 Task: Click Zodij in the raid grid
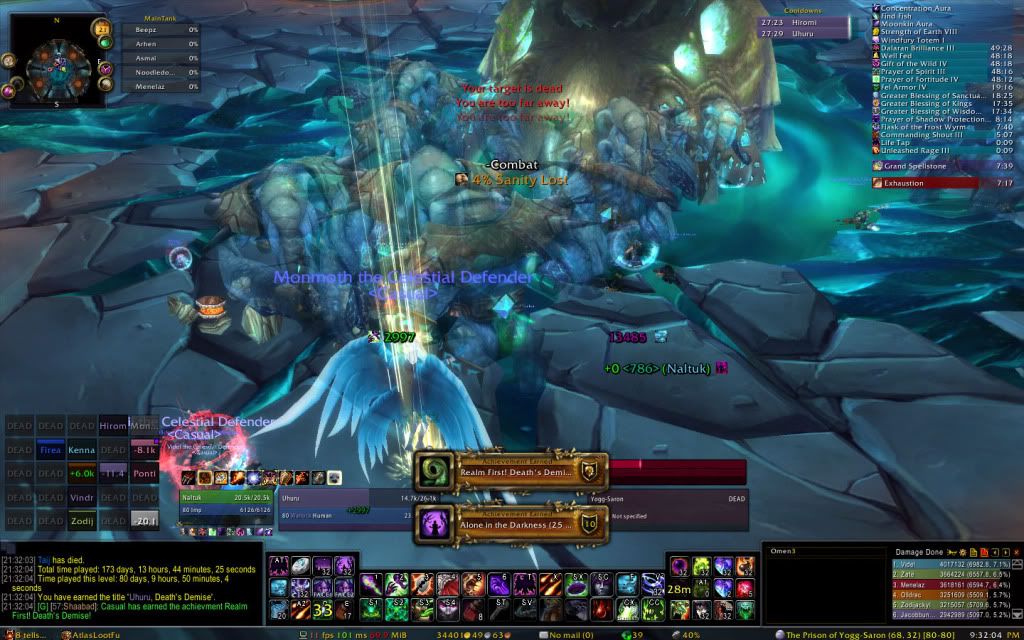[x=82, y=520]
